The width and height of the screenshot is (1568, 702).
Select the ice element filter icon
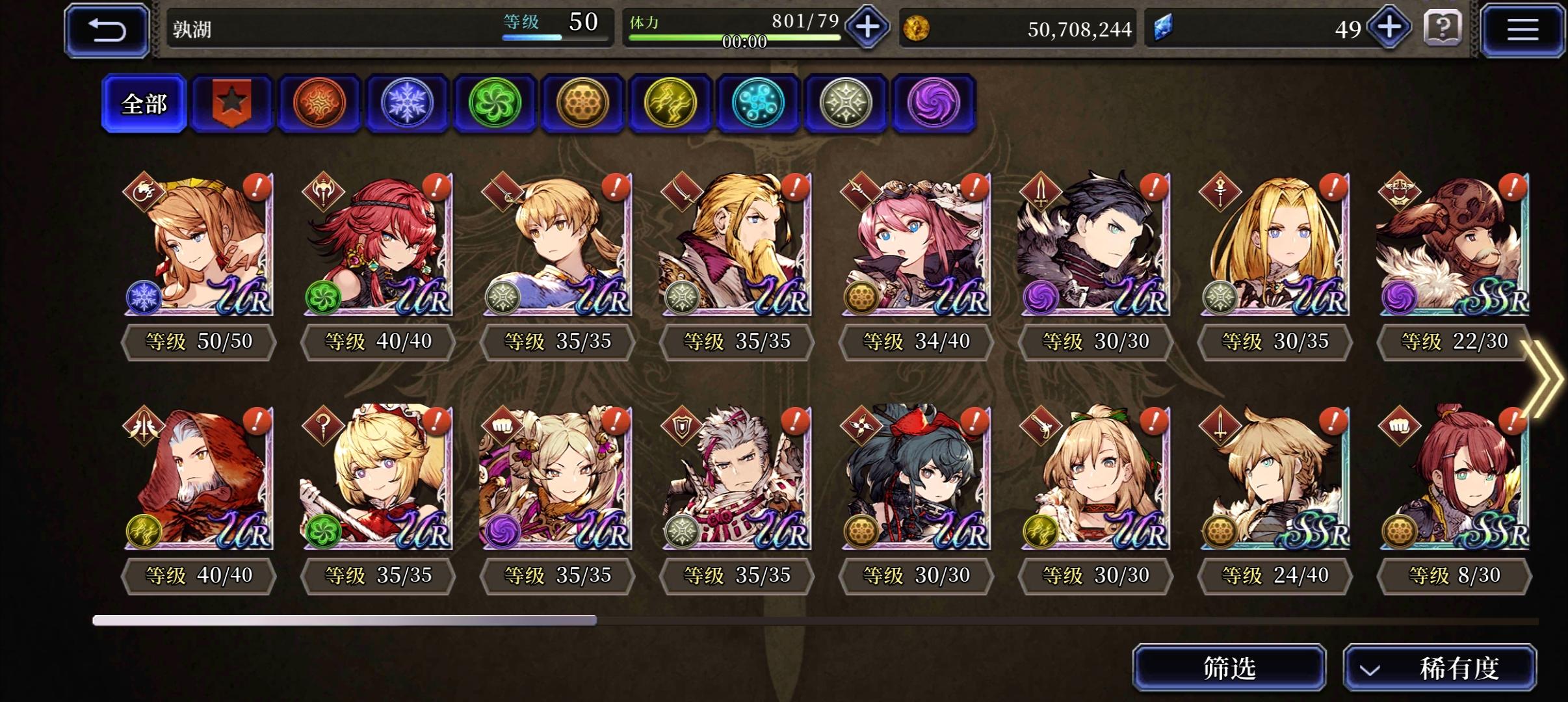[408, 104]
